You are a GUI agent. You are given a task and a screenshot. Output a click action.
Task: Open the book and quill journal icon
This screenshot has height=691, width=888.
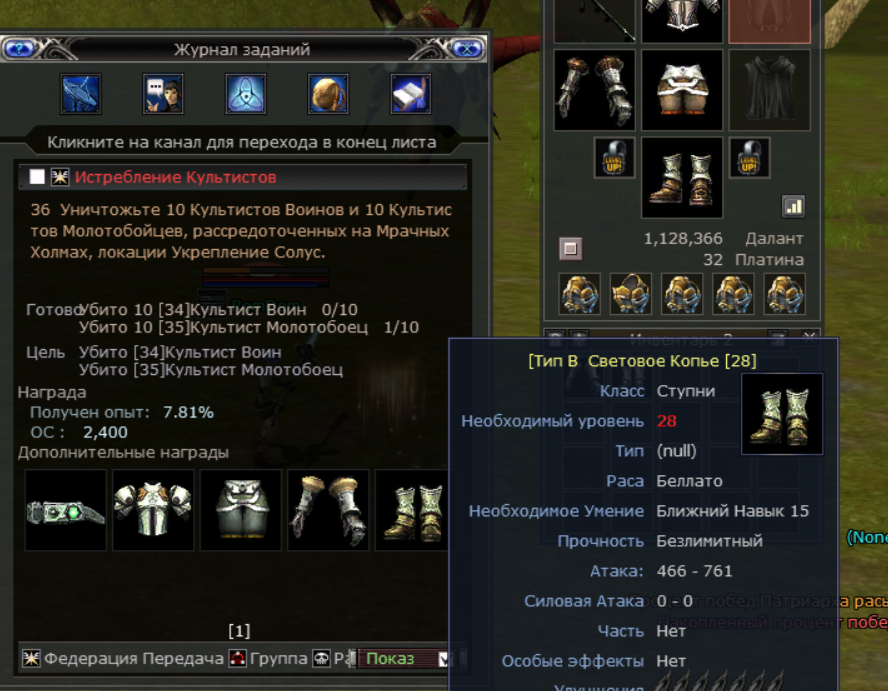point(410,94)
